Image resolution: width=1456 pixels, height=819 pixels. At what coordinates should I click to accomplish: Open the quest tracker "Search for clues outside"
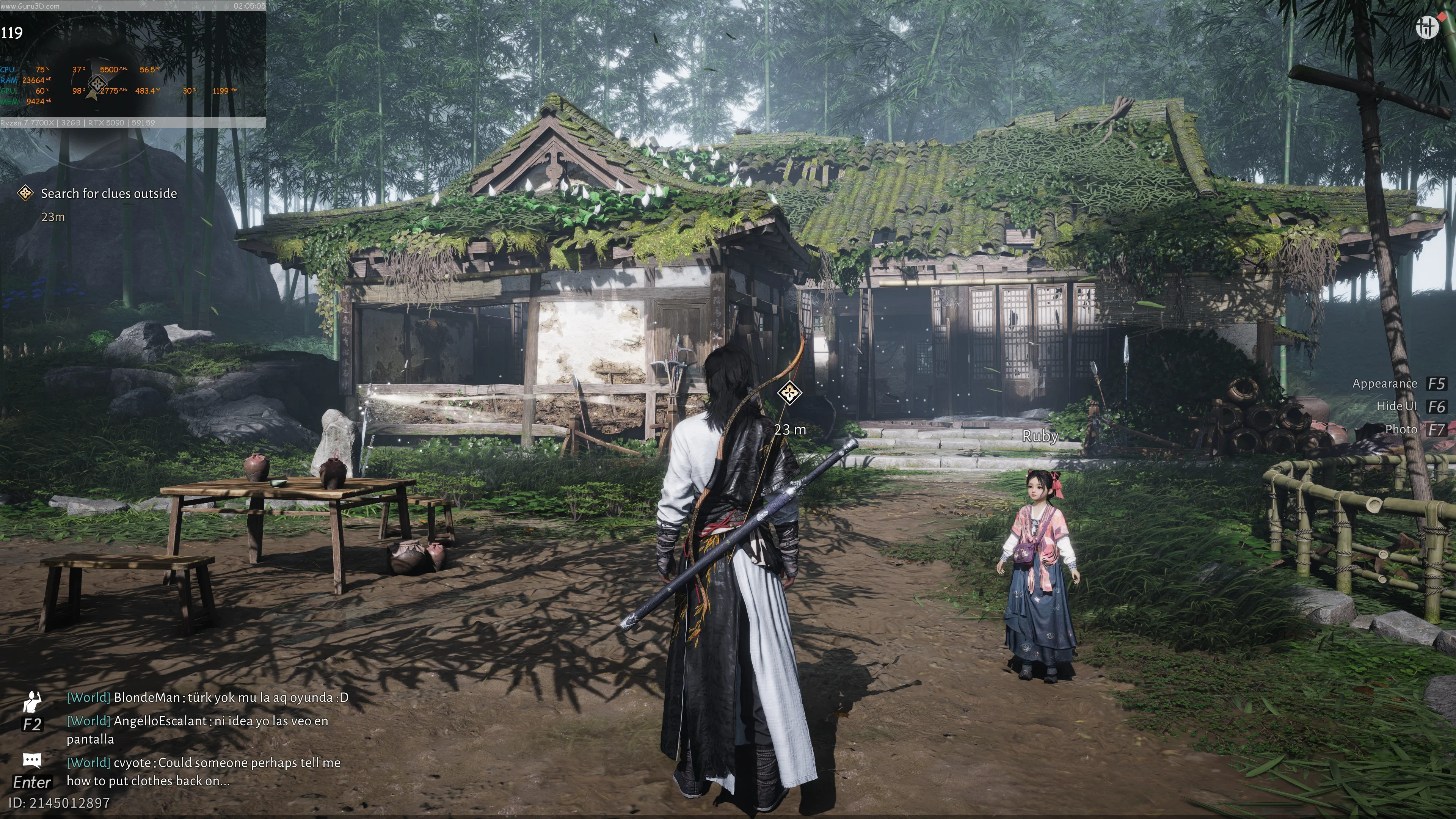click(108, 194)
